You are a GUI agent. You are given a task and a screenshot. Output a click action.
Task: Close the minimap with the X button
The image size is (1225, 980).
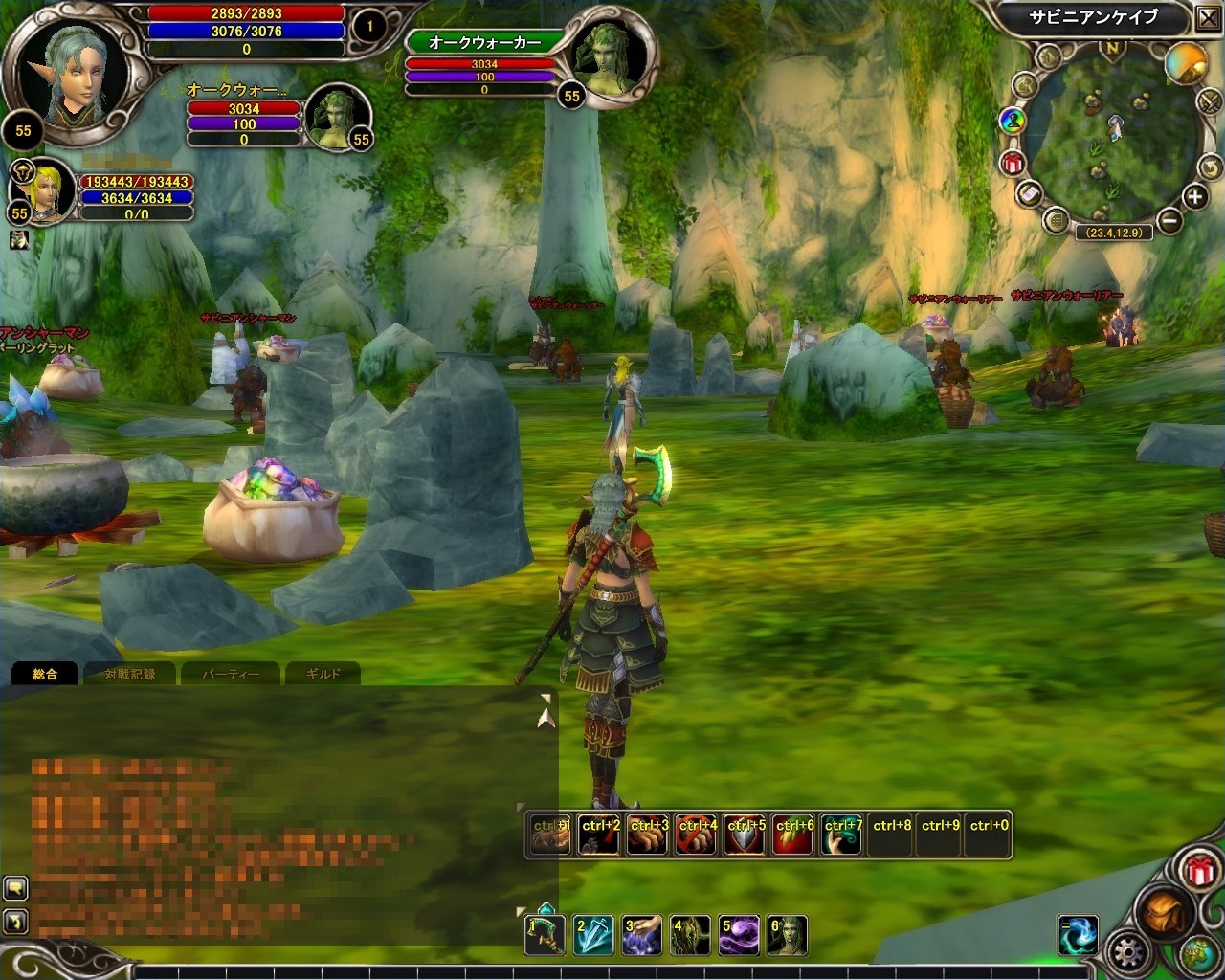[x=1207, y=17]
